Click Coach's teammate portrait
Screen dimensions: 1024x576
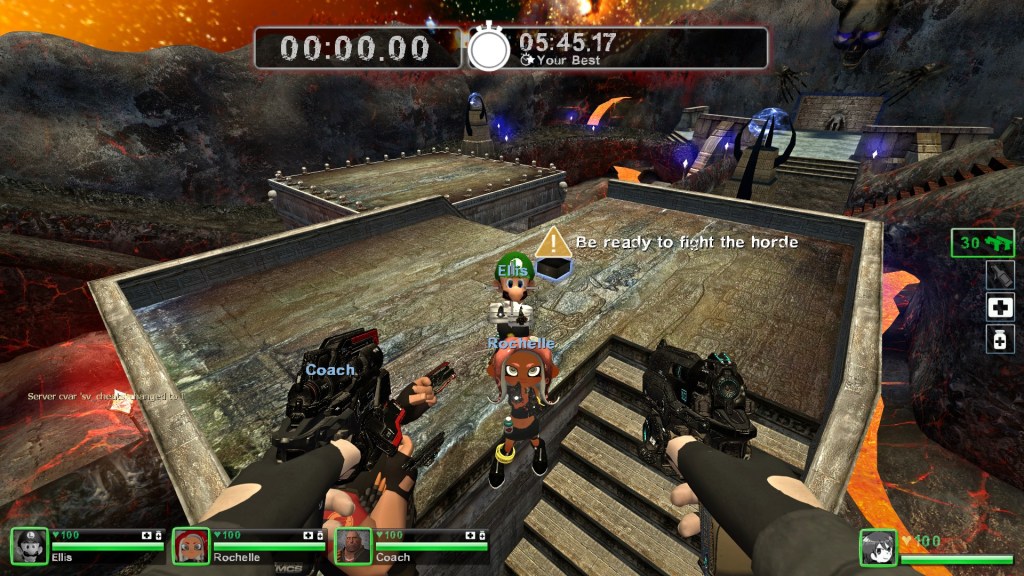[353, 546]
